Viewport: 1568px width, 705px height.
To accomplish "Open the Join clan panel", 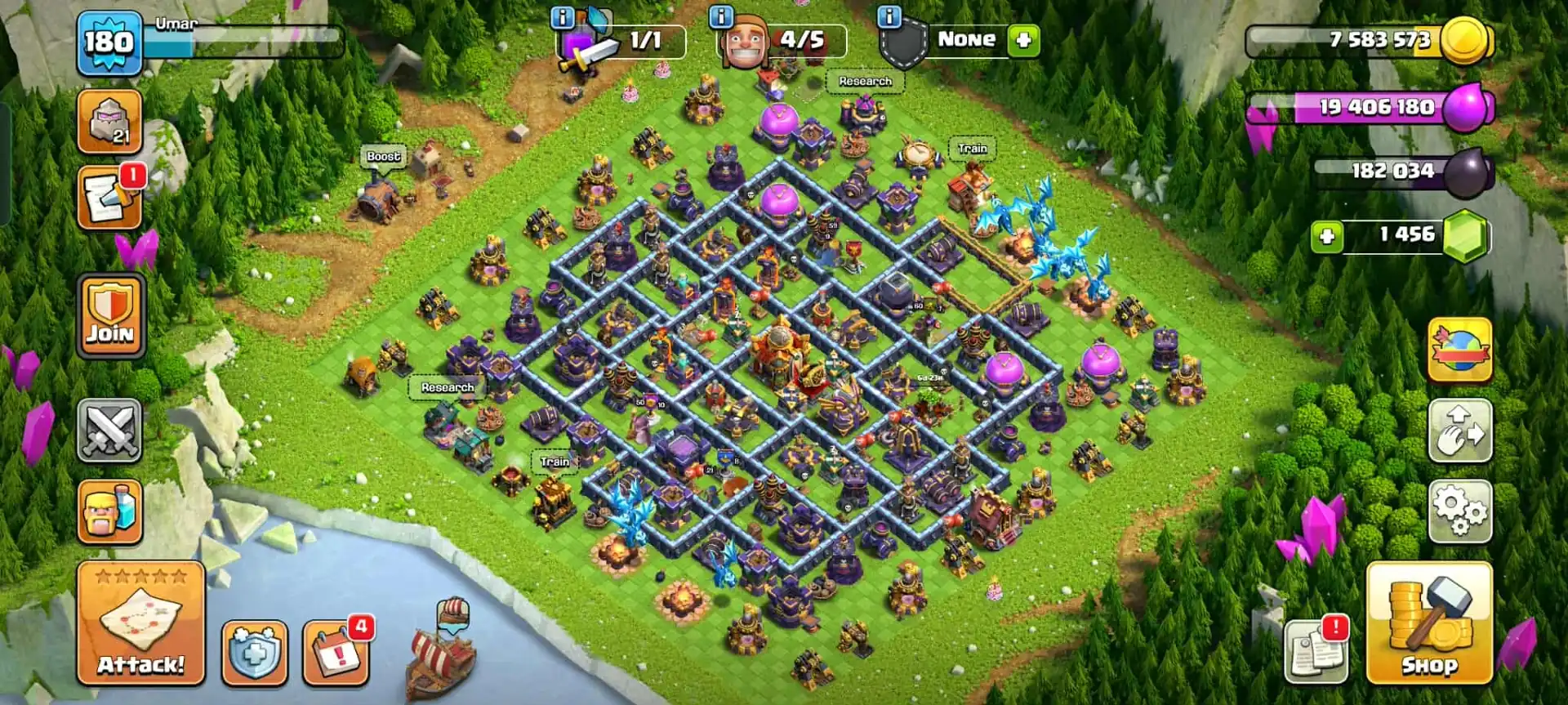I will [109, 313].
